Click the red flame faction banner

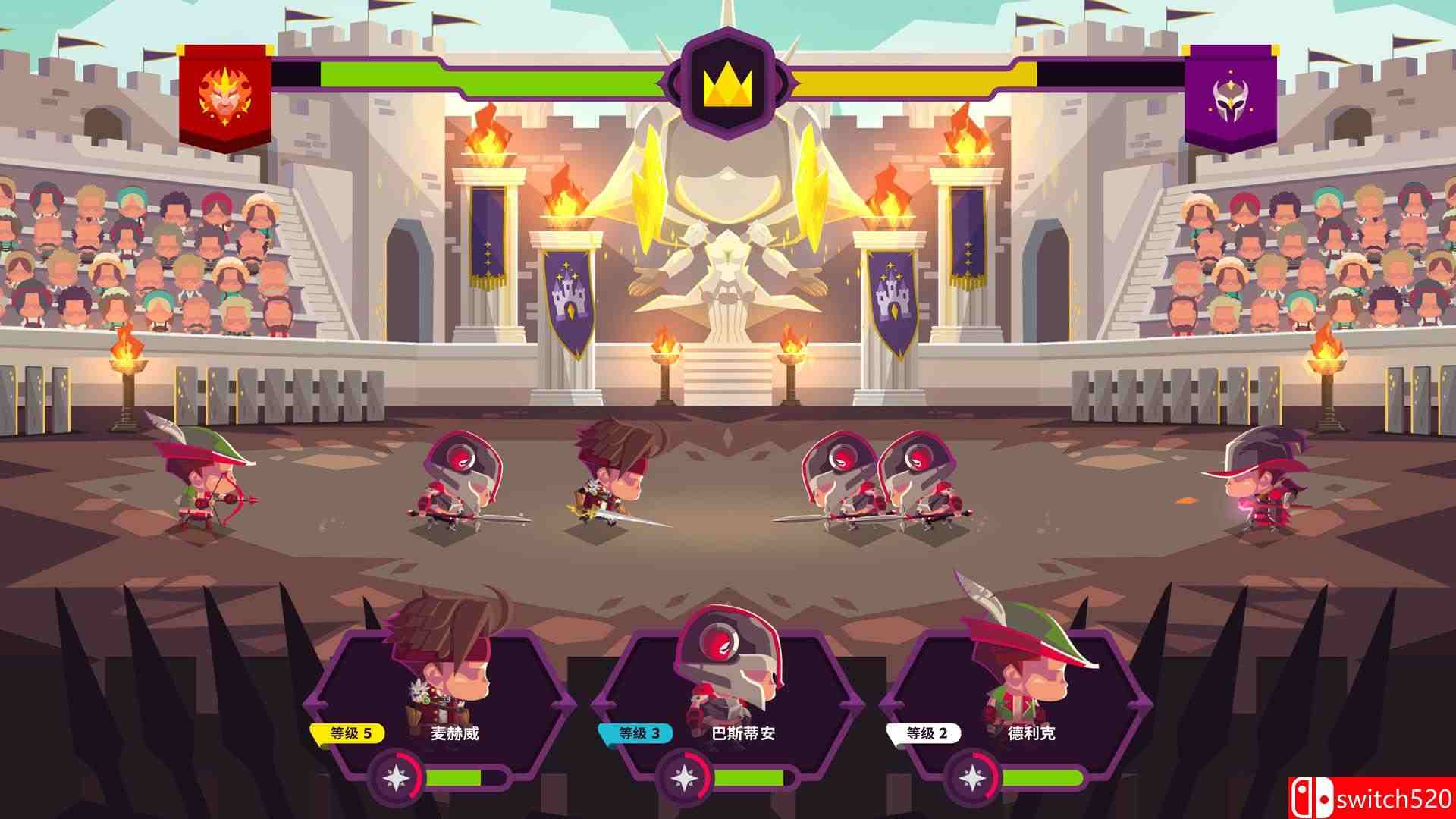pyautogui.click(x=224, y=95)
